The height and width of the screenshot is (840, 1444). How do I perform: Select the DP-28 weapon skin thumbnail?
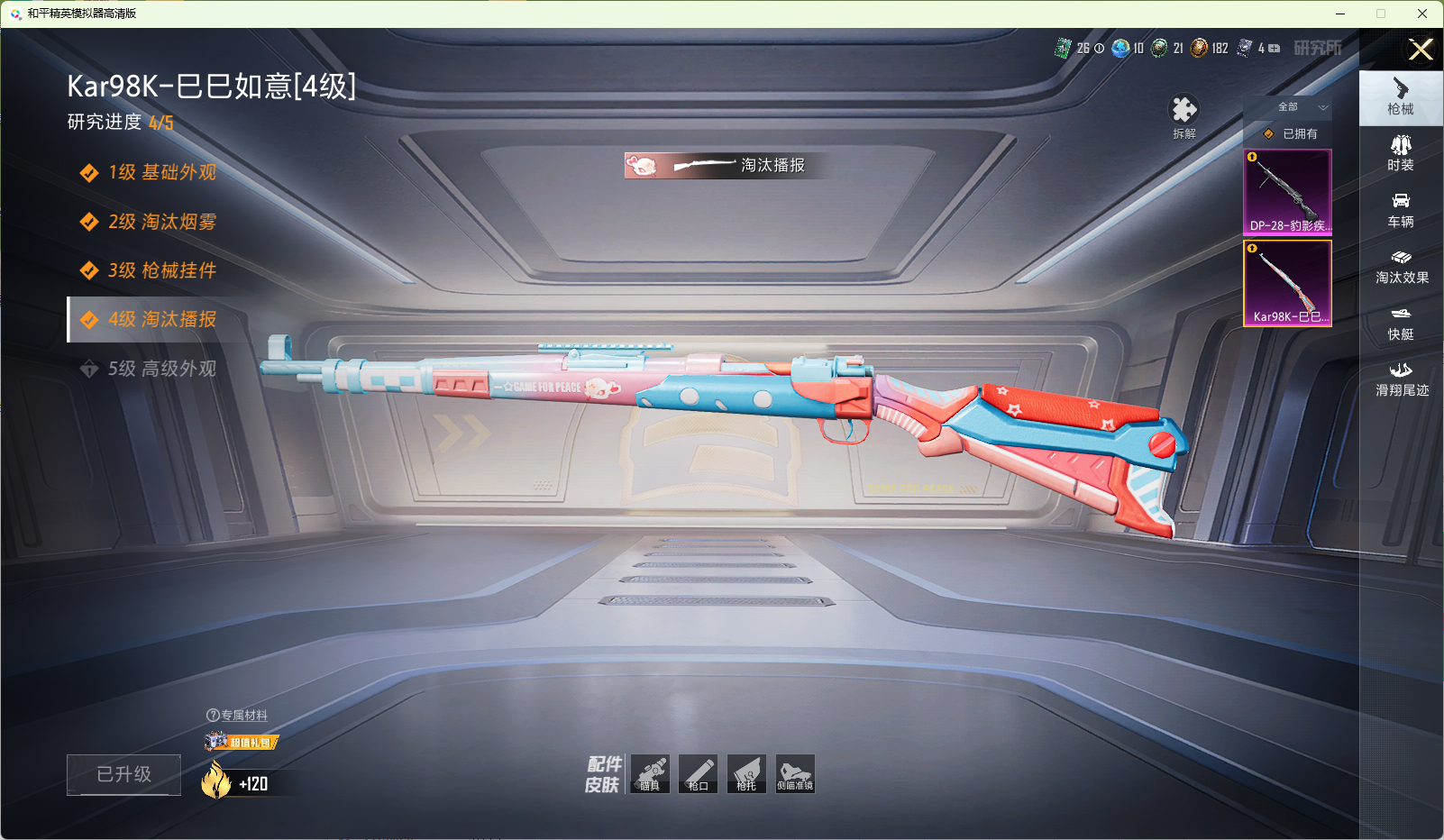(x=1287, y=192)
